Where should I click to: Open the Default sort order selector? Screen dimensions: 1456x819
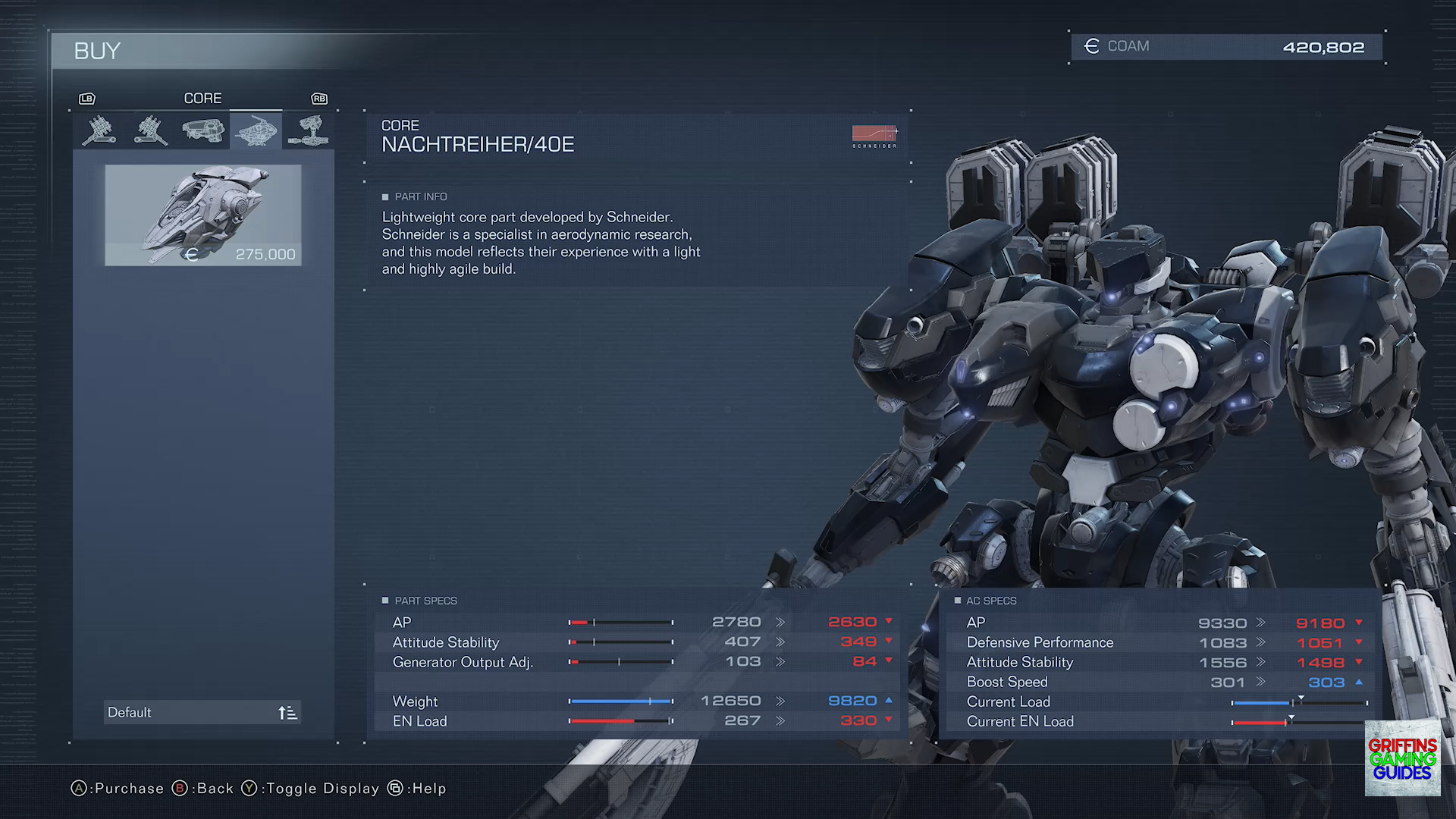[202, 712]
